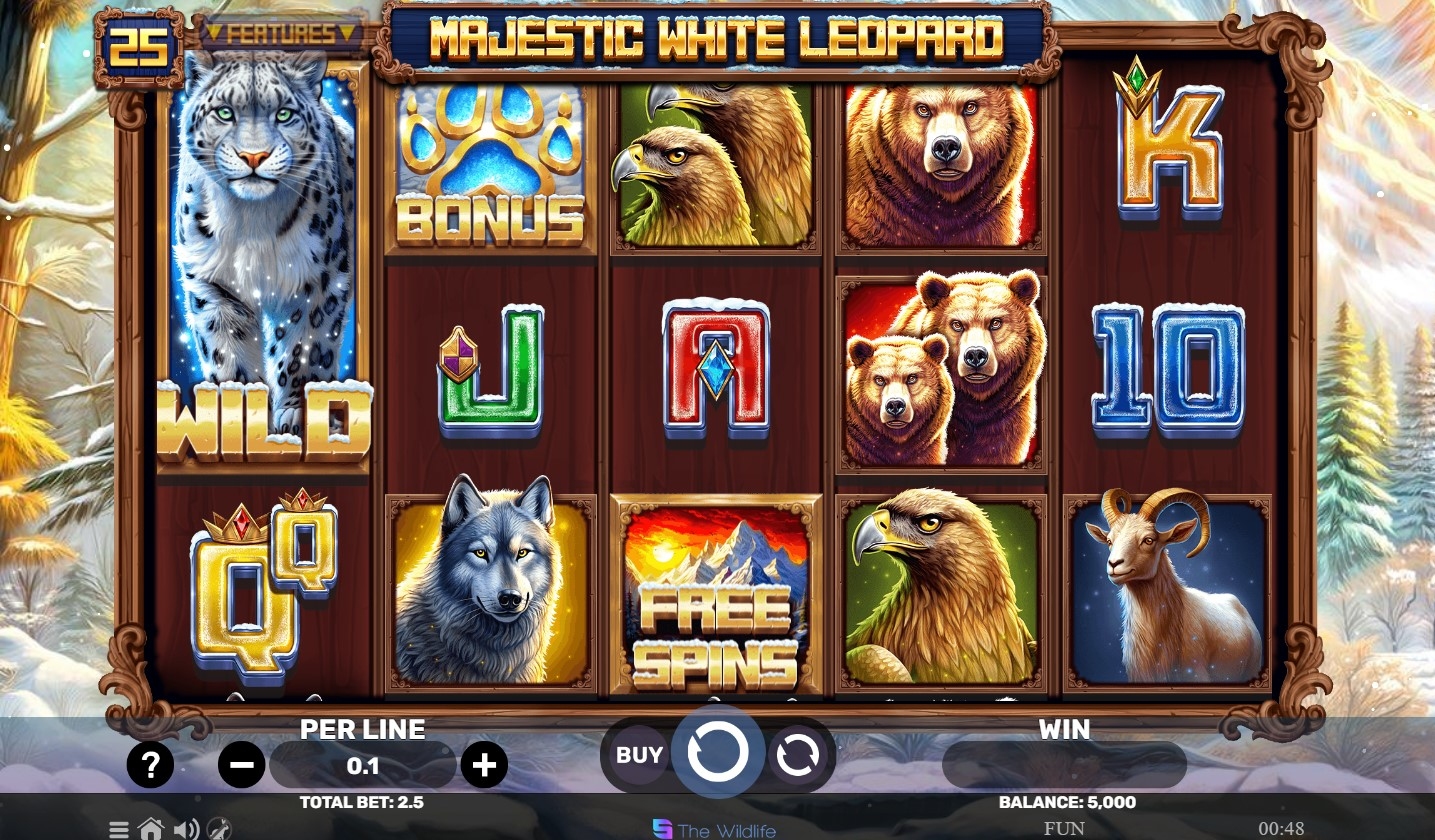The image size is (1435, 840).
Task: Open the help question mark info
Action: [150, 766]
